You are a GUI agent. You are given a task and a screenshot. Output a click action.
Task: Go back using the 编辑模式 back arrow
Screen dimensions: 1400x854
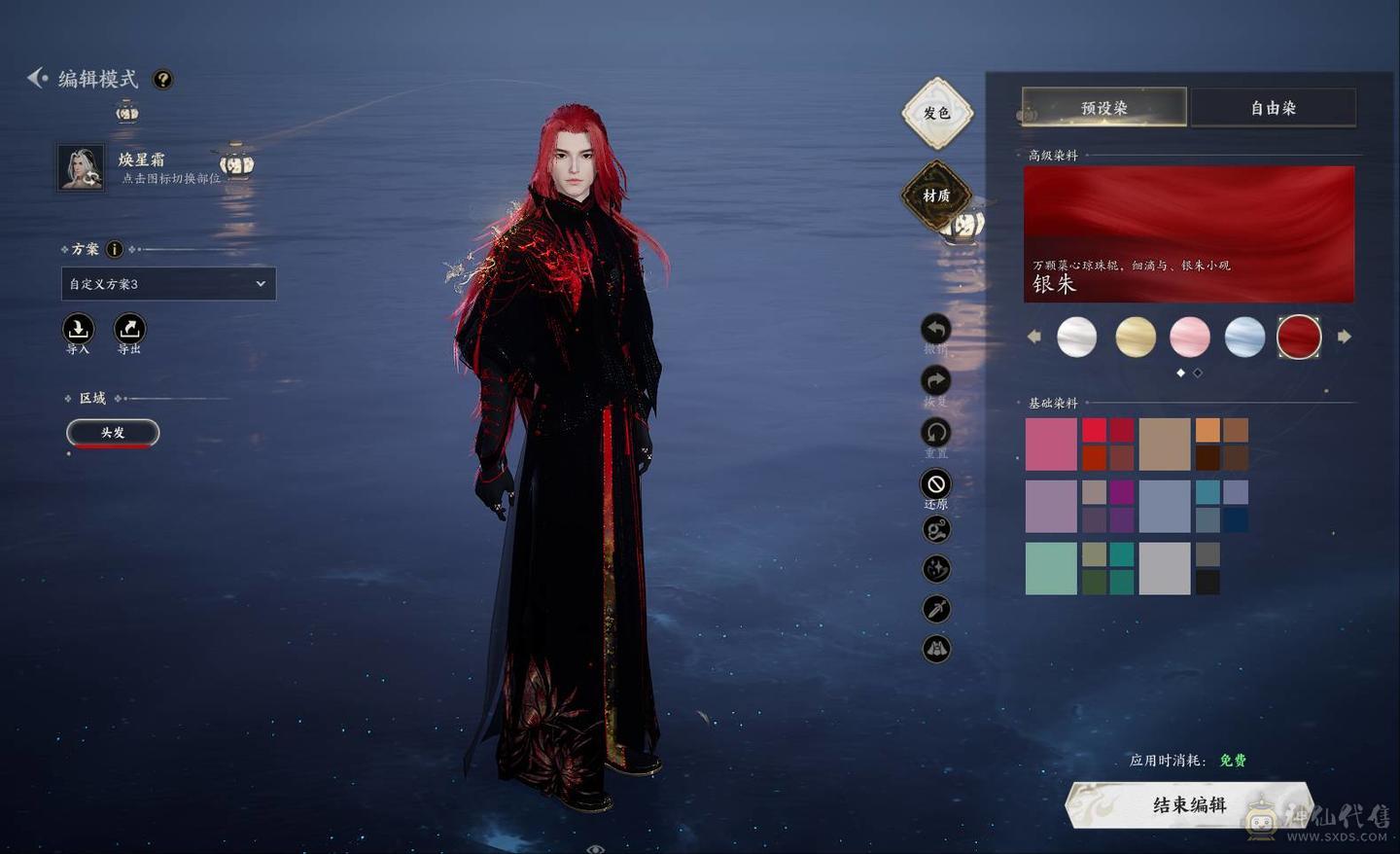[x=37, y=78]
